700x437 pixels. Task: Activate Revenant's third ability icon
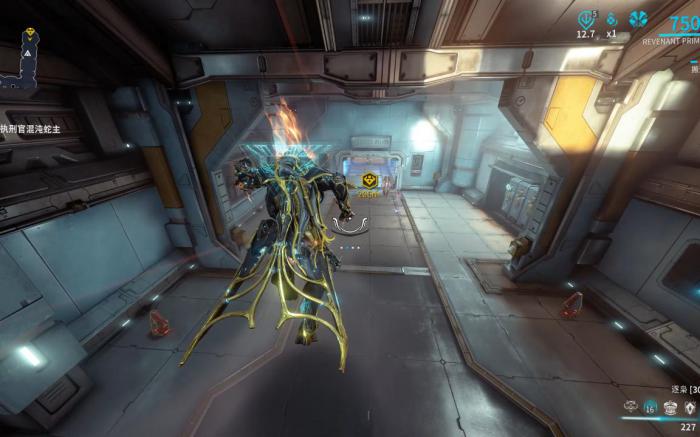(x=670, y=407)
